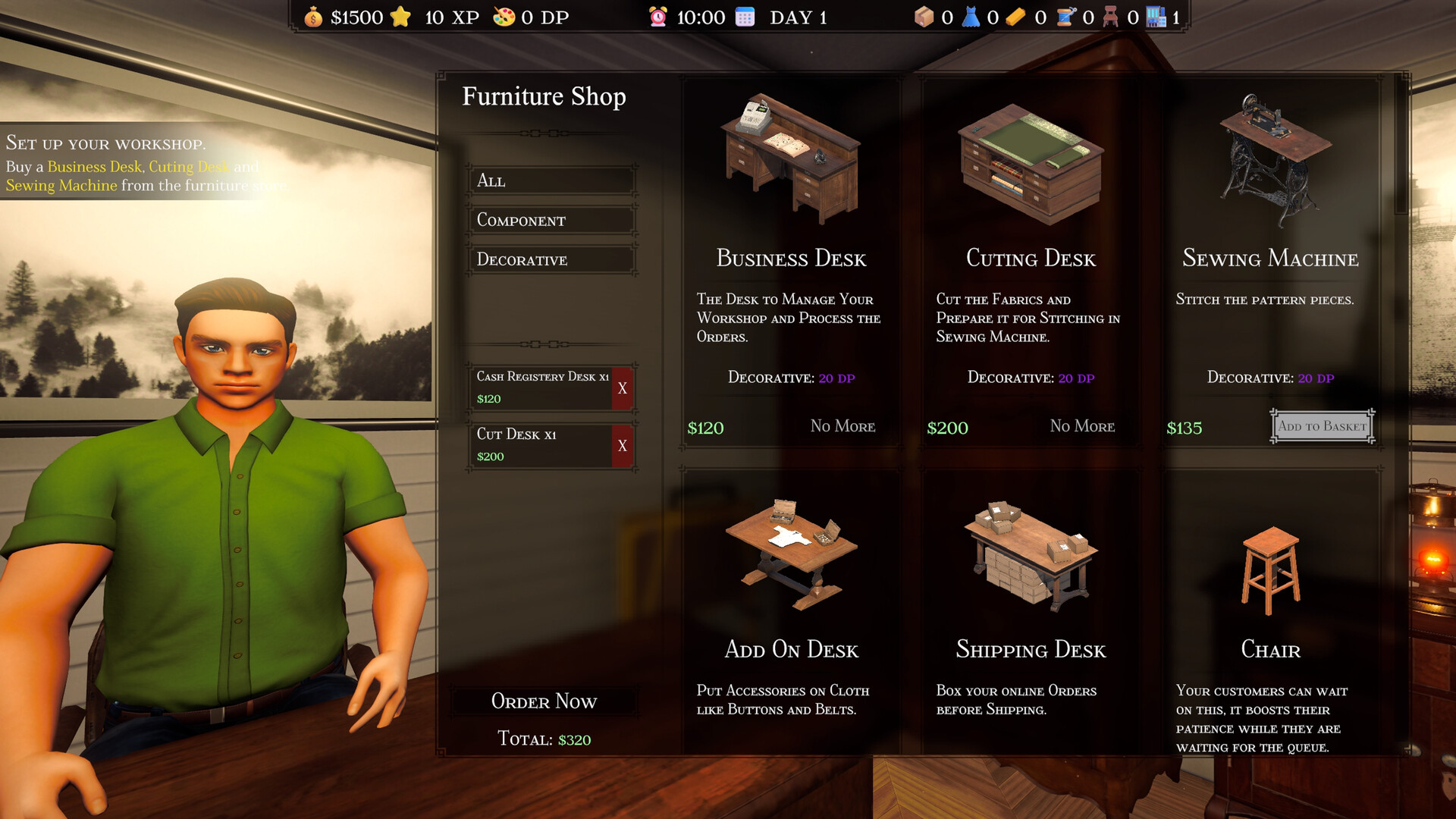The image size is (1456, 819).
Task: Click the calendar icon beside DAY 1
Action: tap(745, 16)
